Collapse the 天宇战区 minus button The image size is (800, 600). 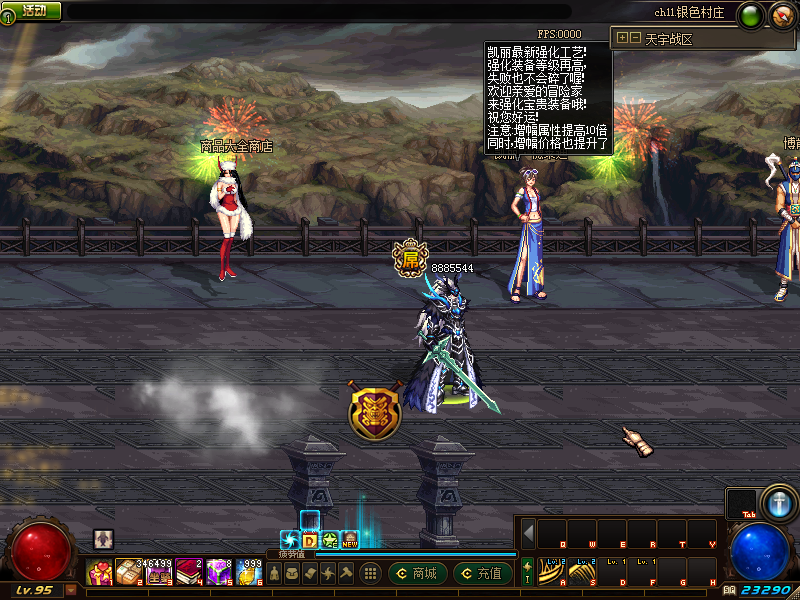click(x=635, y=38)
